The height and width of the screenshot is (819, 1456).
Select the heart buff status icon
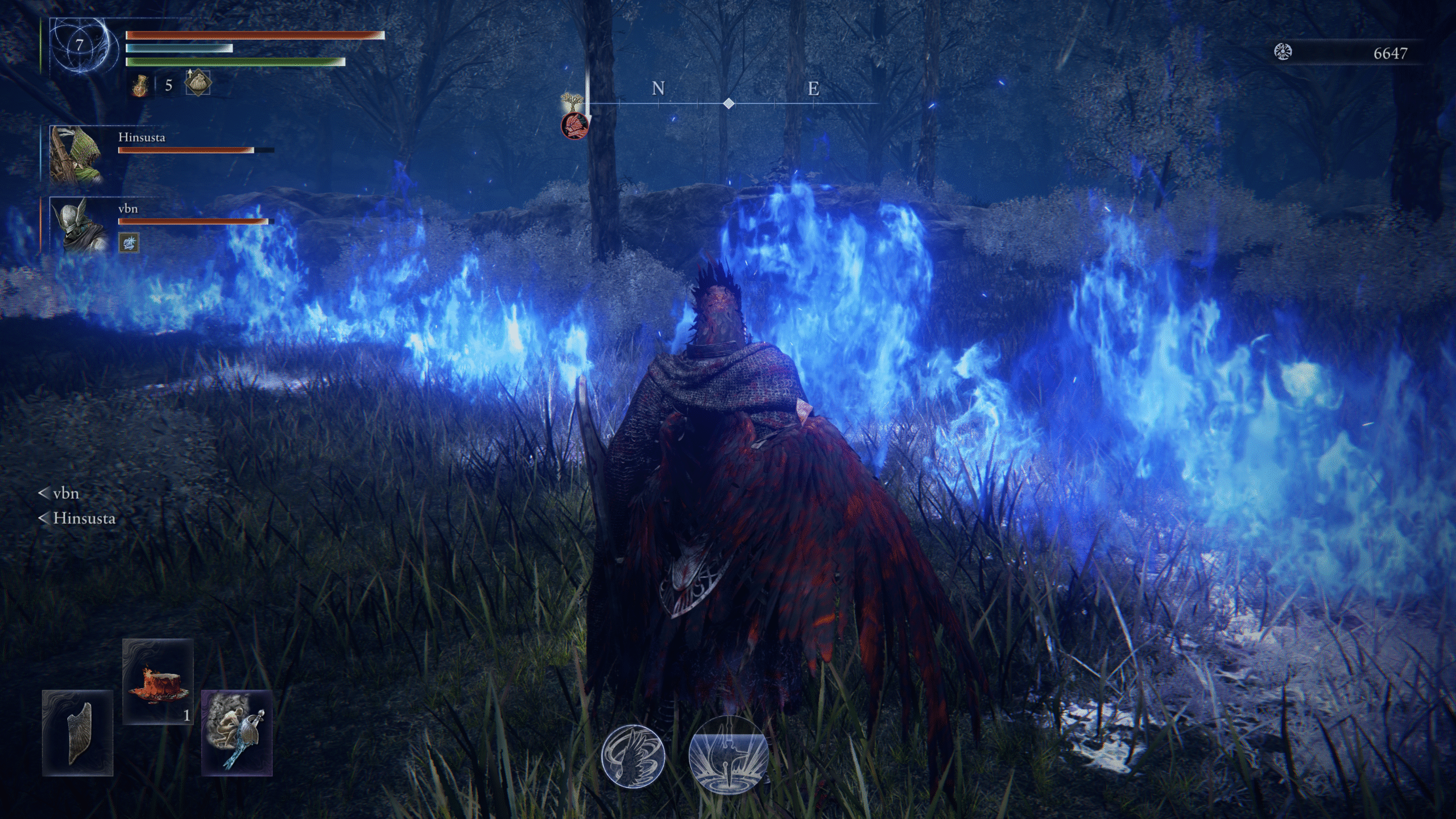click(x=197, y=83)
